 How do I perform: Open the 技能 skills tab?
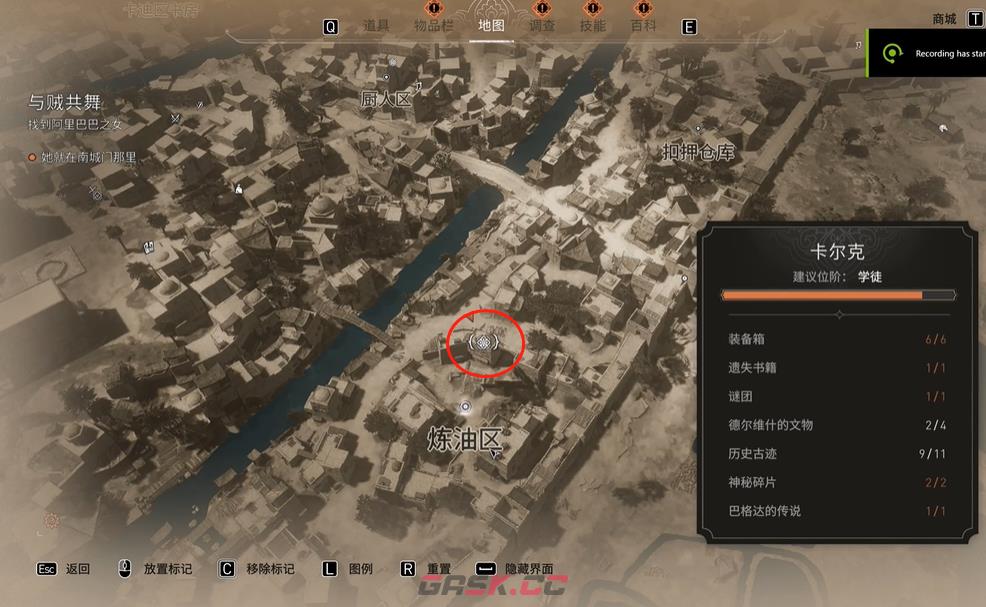(x=593, y=26)
